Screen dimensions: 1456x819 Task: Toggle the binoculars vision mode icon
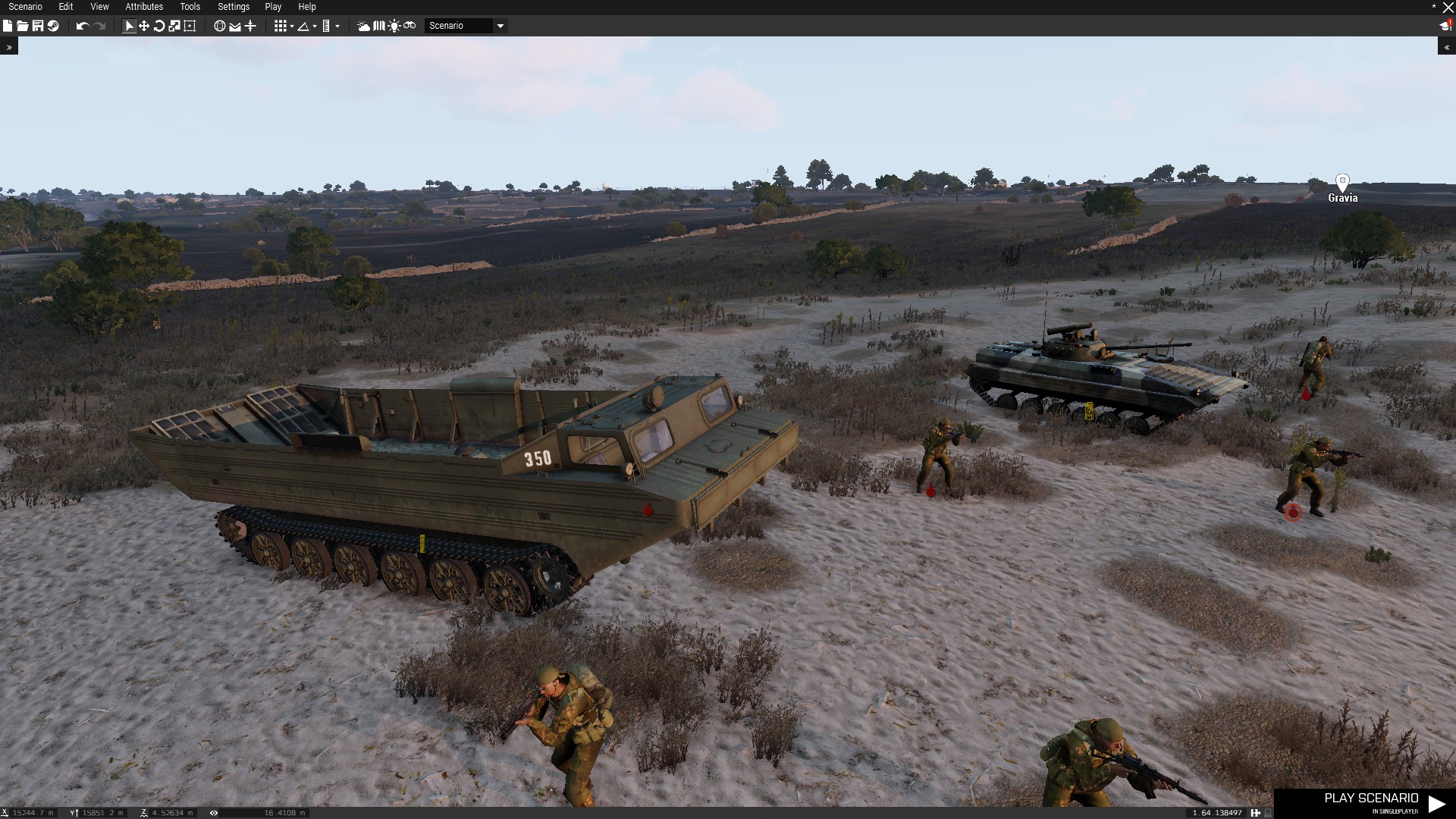pyautogui.click(x=409, y=26)
